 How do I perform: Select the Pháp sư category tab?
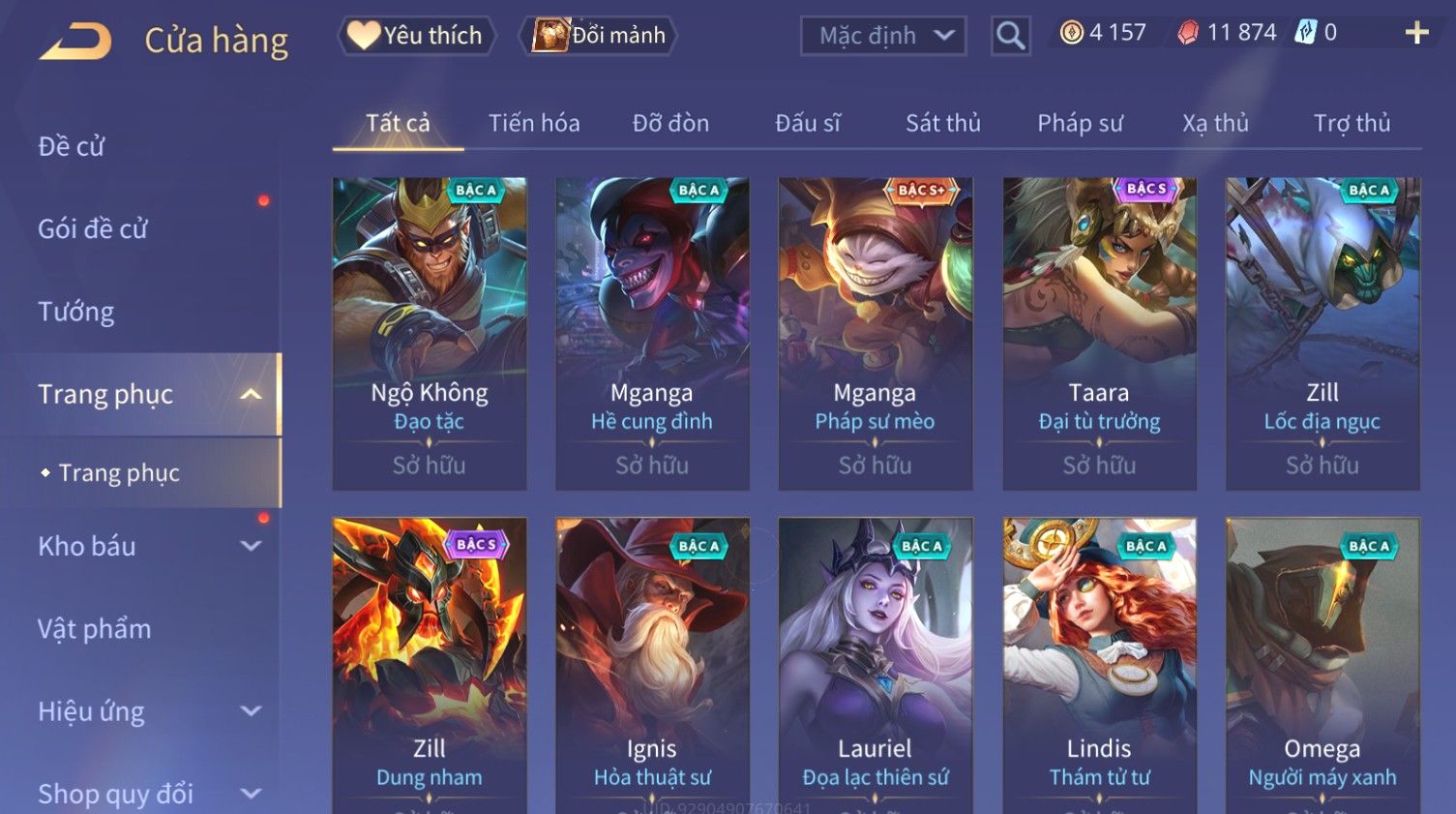click(1080, 123)
